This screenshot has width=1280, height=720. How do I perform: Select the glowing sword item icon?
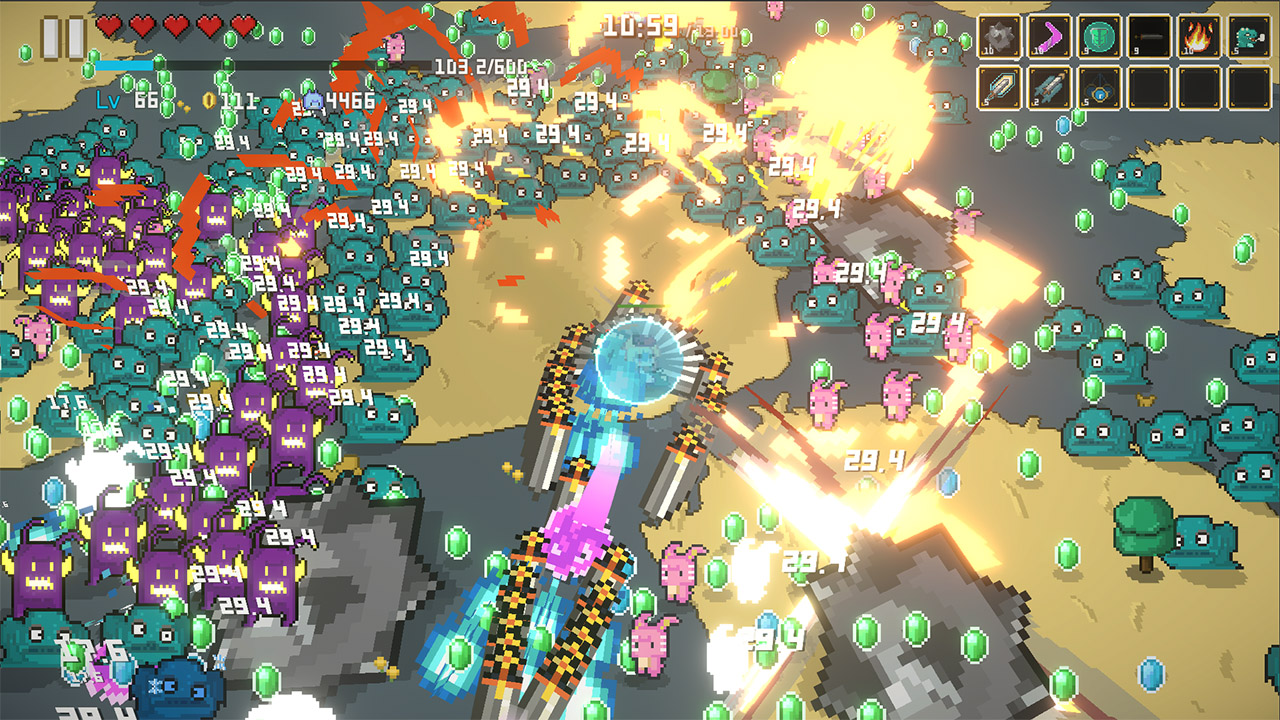click(x=998, y=87)
